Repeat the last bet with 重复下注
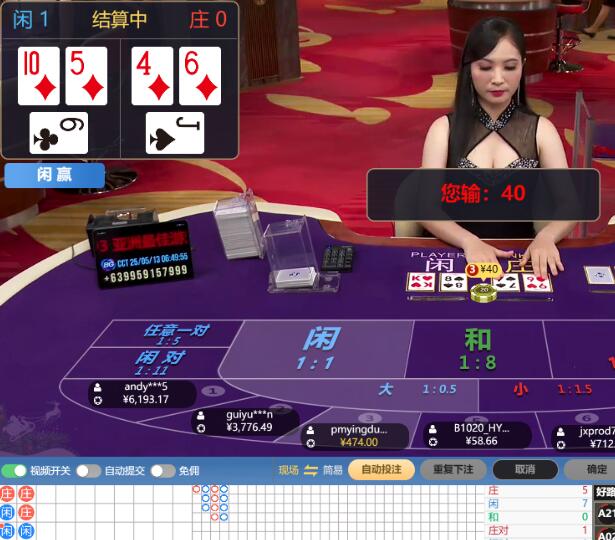Viewport: 615px width, 540px height. [x=453, y=469]
